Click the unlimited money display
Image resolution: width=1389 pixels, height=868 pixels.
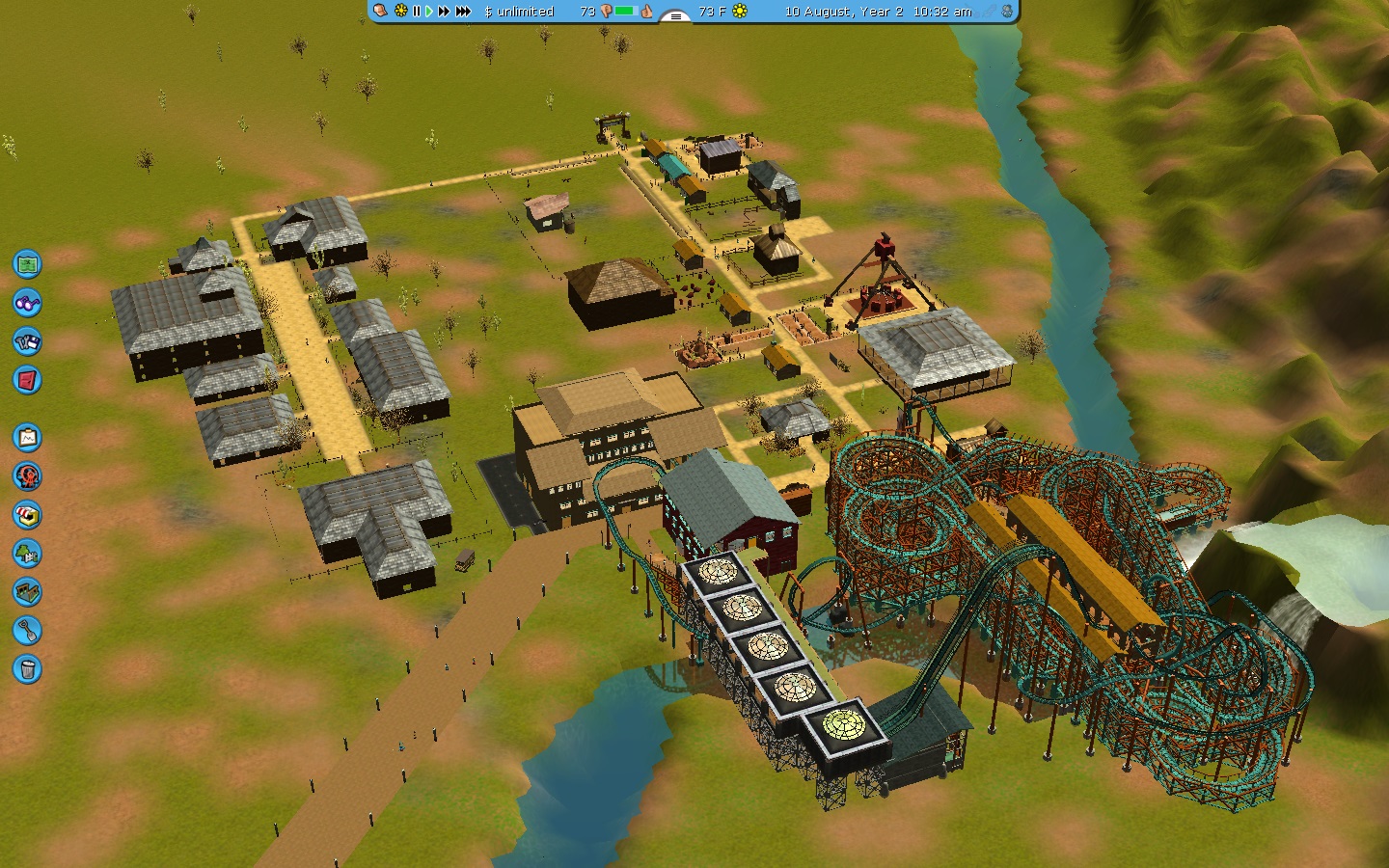[519, 12]
